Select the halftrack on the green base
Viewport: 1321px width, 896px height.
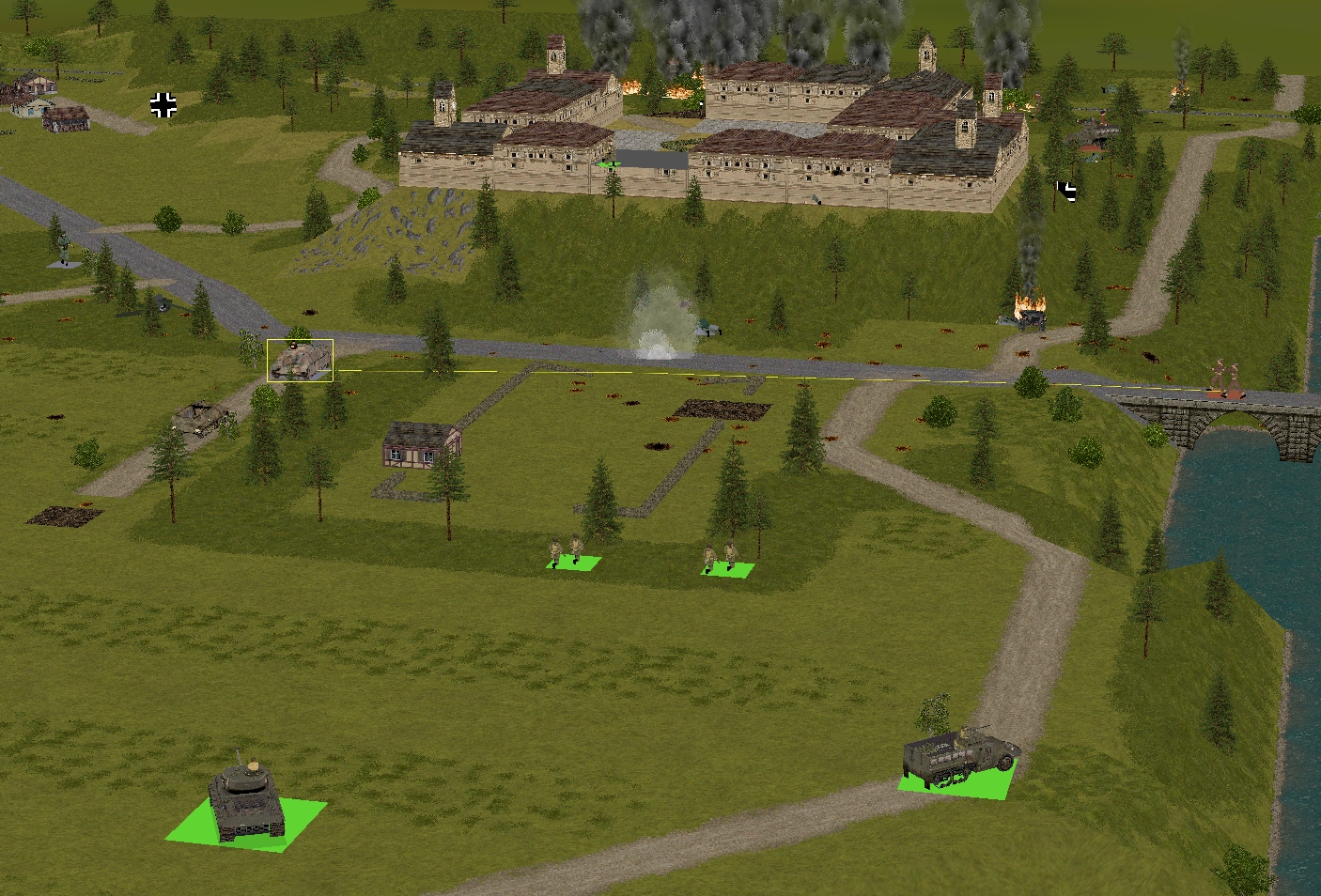click(958, 755)
